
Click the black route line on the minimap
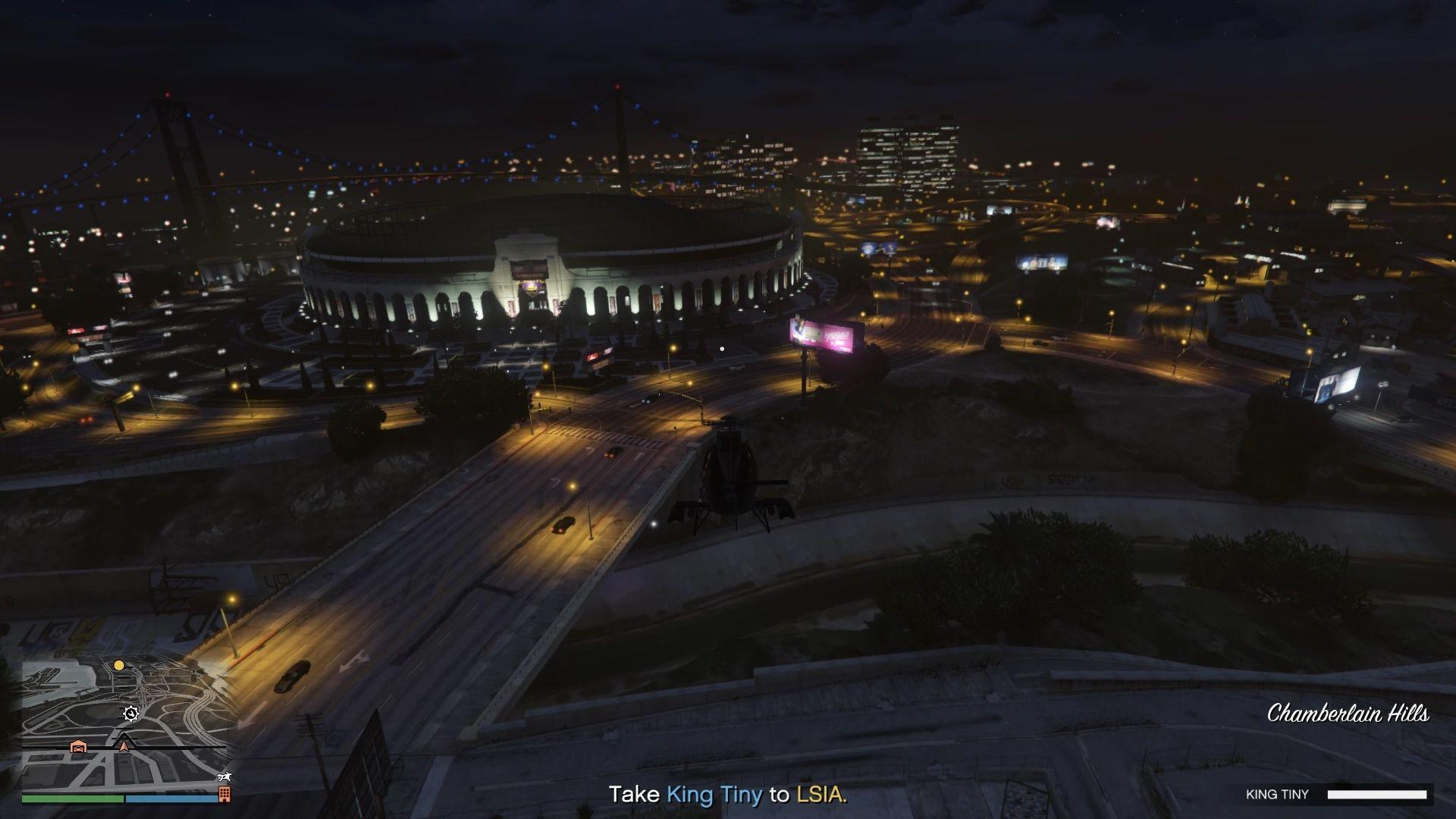click(x=174, y=748)
